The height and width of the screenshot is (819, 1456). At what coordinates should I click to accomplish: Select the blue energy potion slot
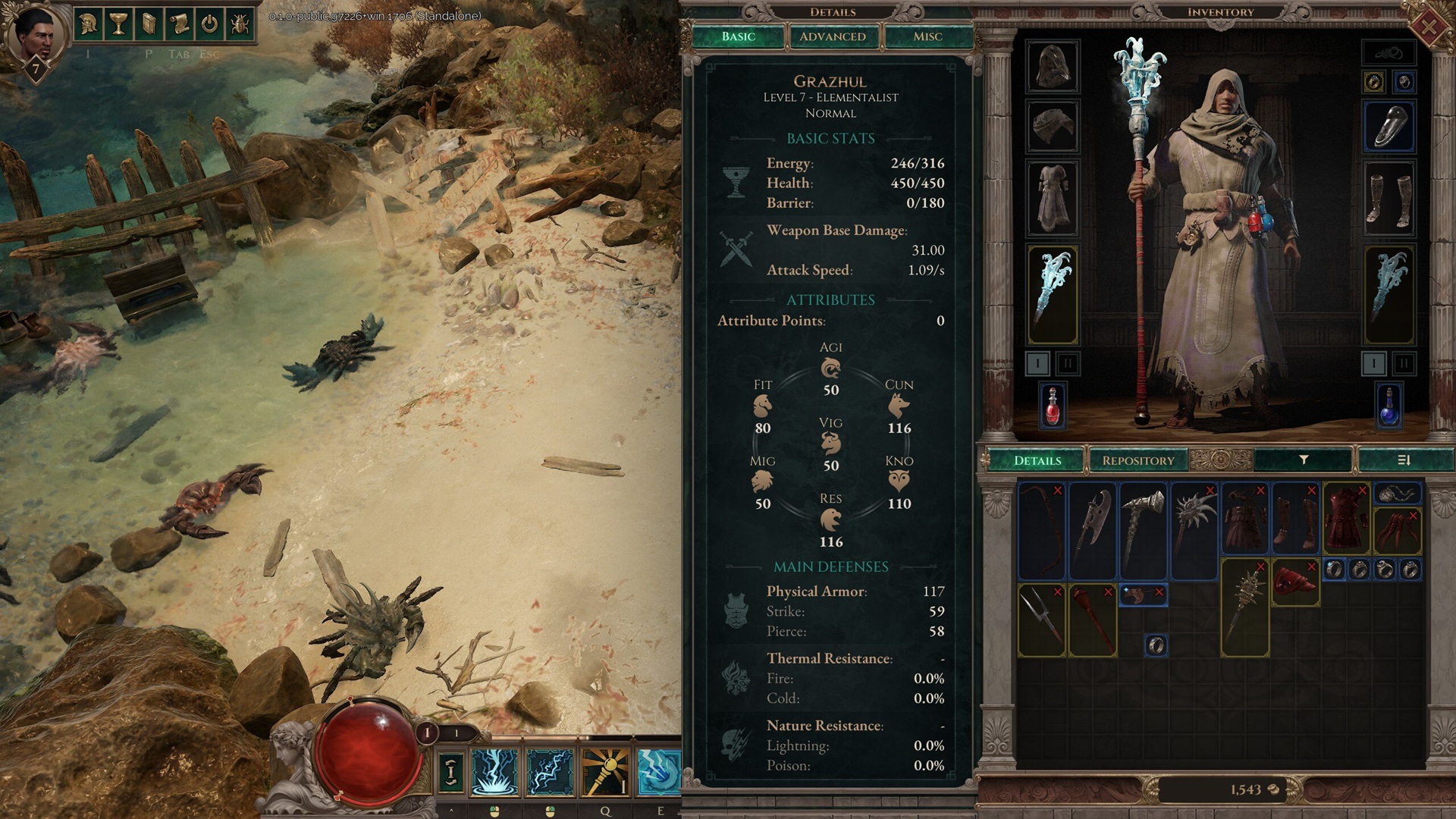click(x=1389, y=406)
